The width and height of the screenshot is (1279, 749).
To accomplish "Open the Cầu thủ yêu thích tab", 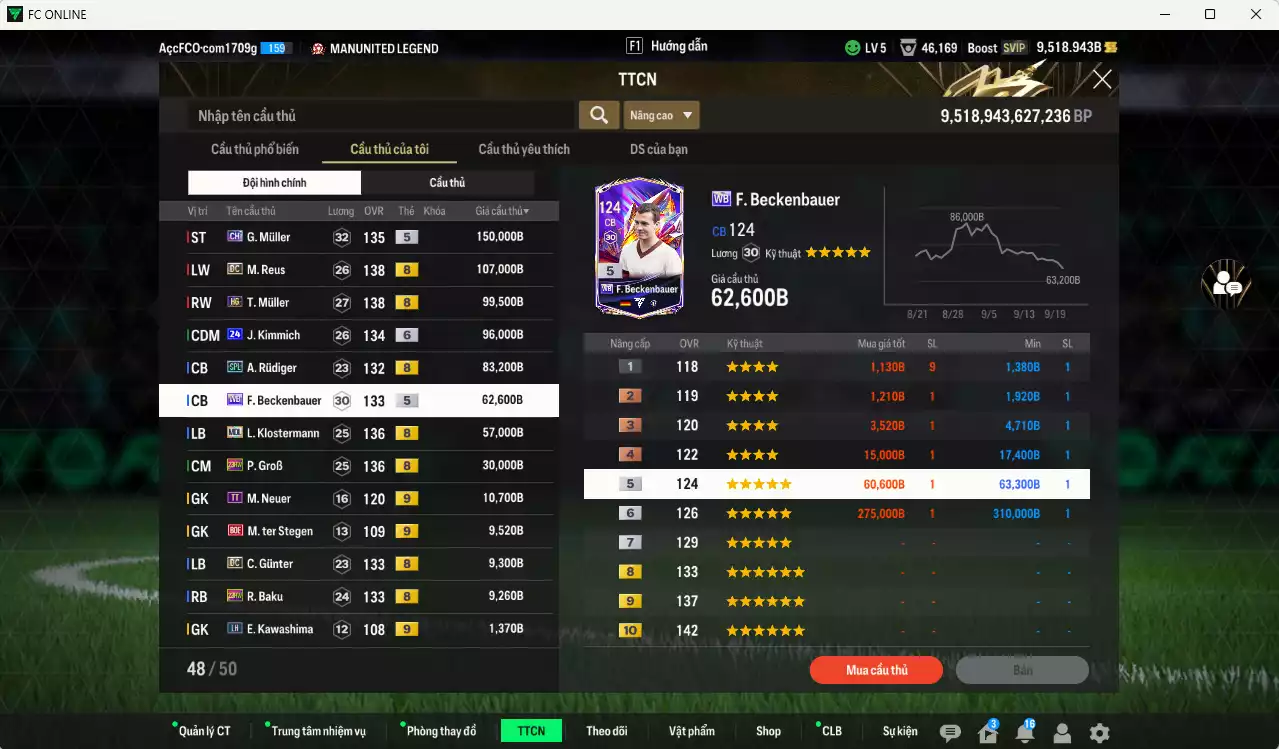I will point(524,150).
